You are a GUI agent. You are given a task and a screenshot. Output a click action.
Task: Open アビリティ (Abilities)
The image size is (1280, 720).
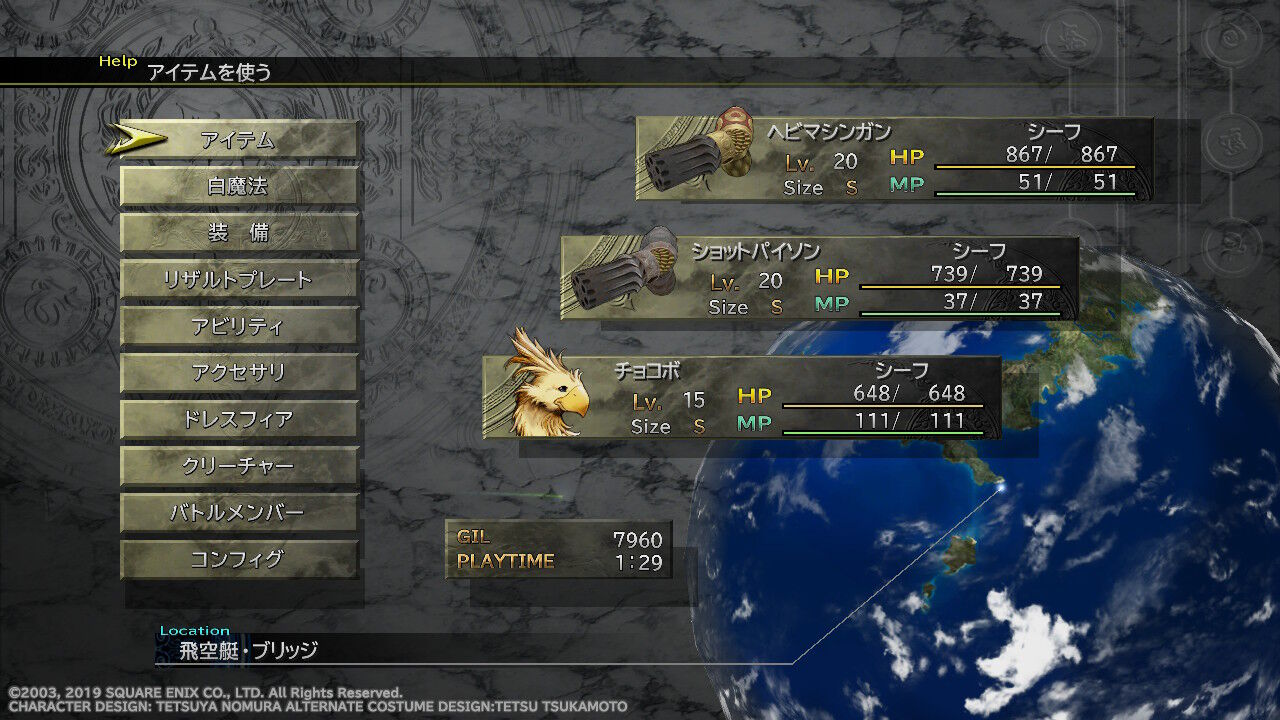(238, 326)
